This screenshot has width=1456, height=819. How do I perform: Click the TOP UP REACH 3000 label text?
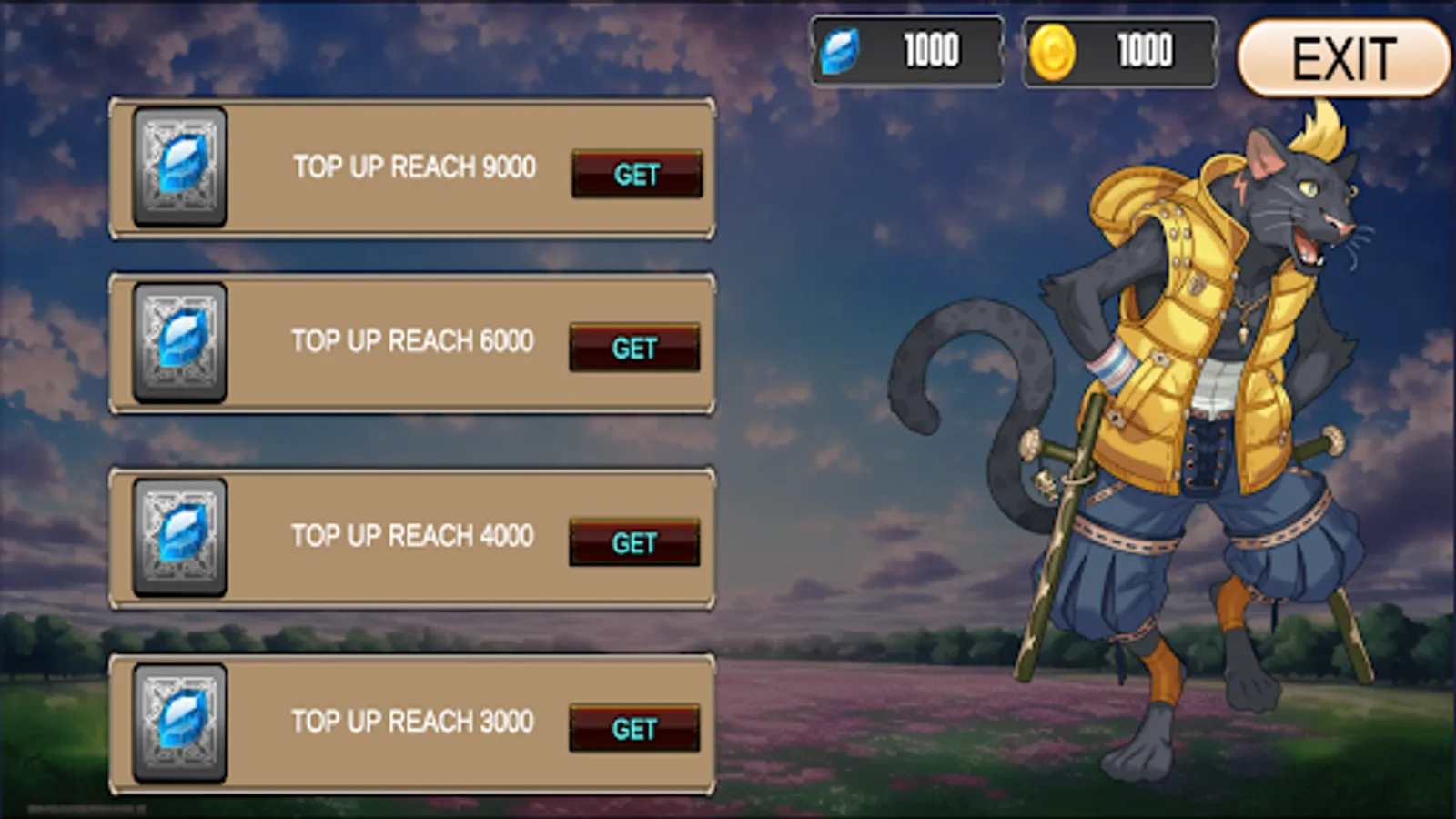click(x=411, y=722)
